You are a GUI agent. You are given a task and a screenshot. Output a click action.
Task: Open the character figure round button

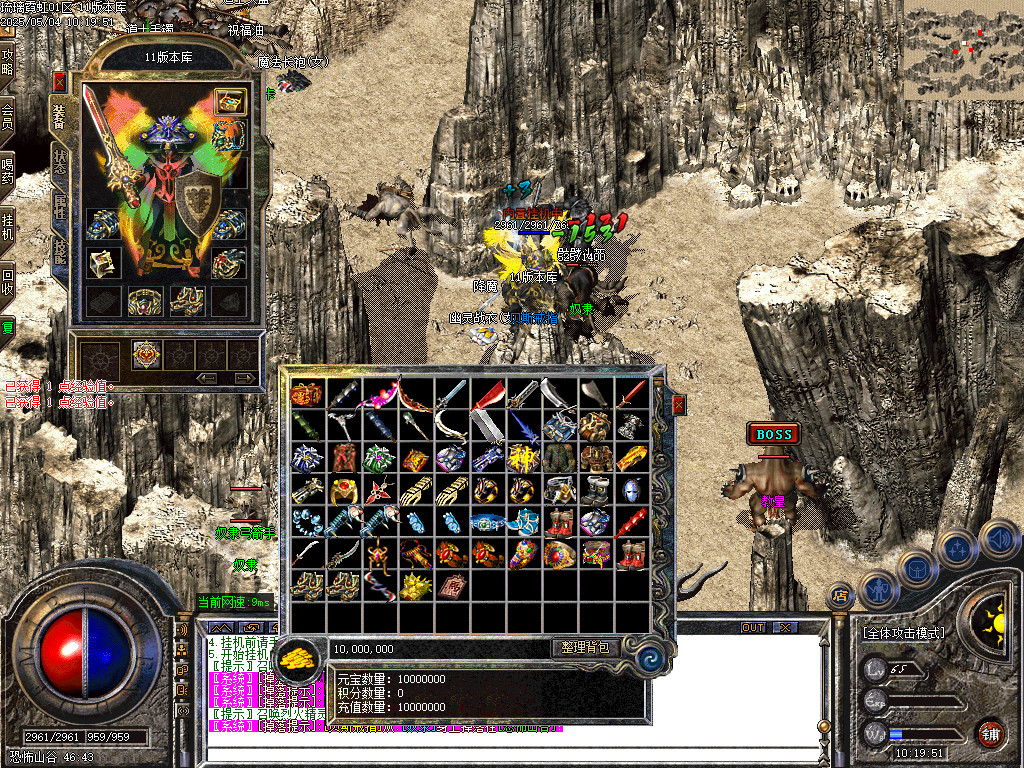coord(877,588)
